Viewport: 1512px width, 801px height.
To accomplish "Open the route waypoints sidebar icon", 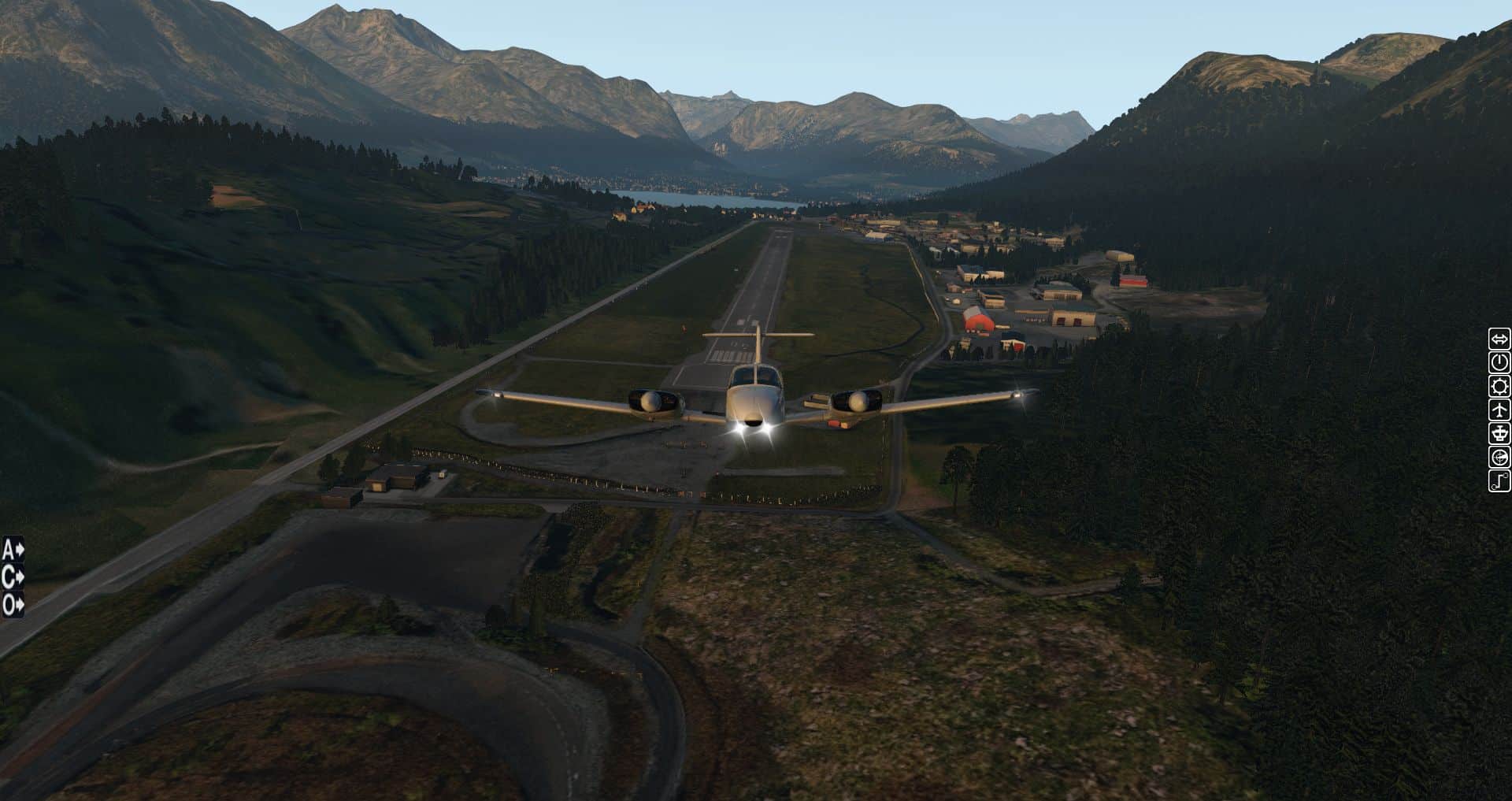I will (1499, 481).
